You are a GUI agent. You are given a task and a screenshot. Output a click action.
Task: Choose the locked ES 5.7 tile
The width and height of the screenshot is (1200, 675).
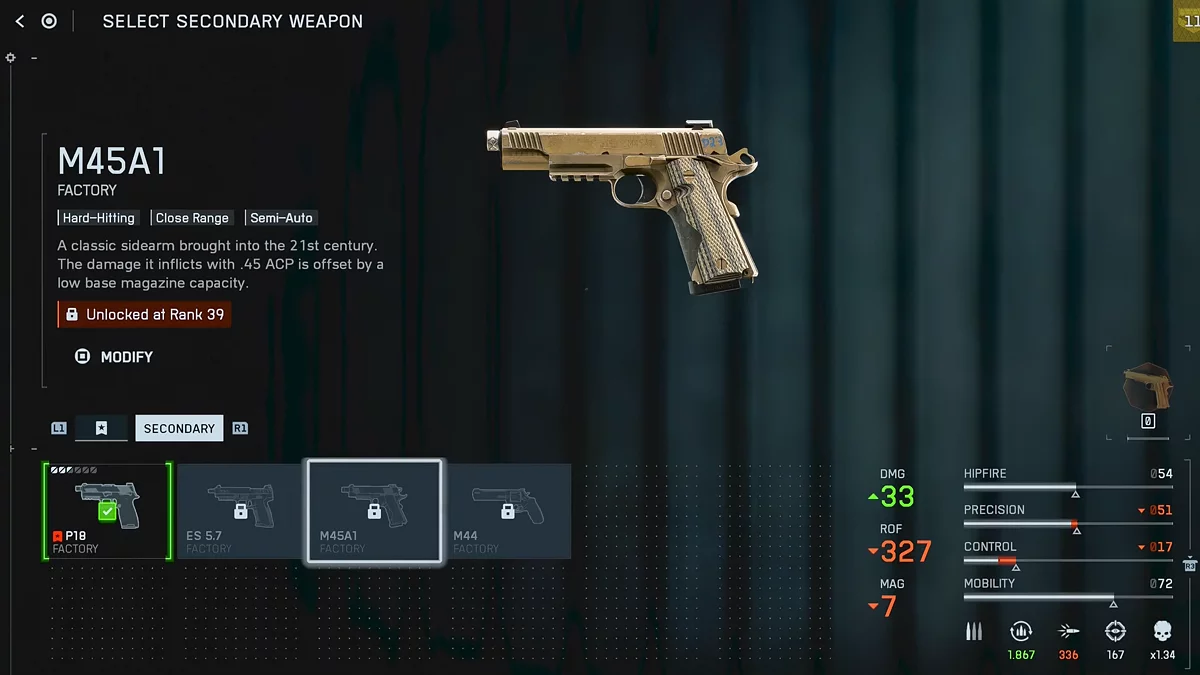(x=240, y=511)
